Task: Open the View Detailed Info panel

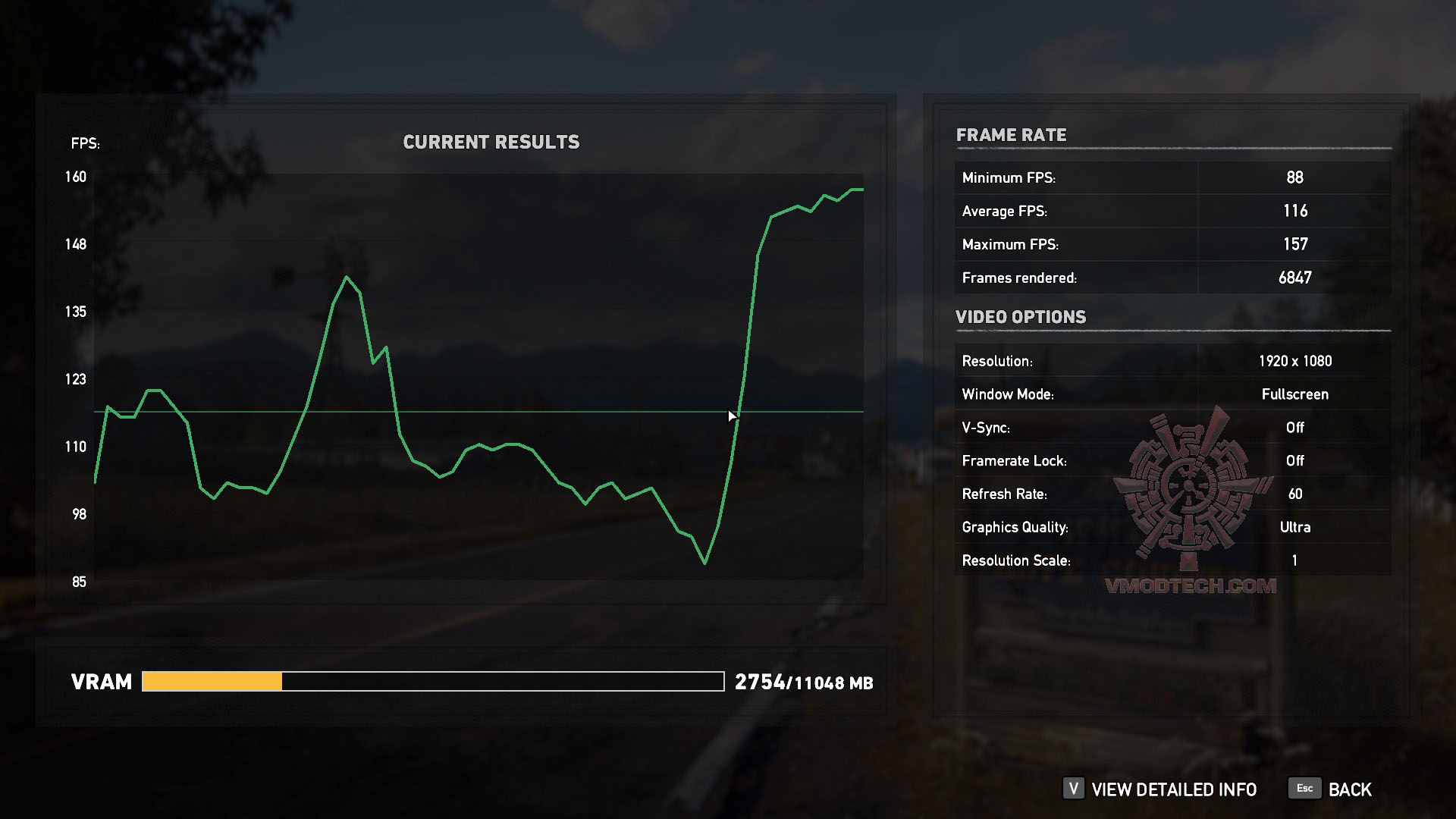Action: 1160,789
